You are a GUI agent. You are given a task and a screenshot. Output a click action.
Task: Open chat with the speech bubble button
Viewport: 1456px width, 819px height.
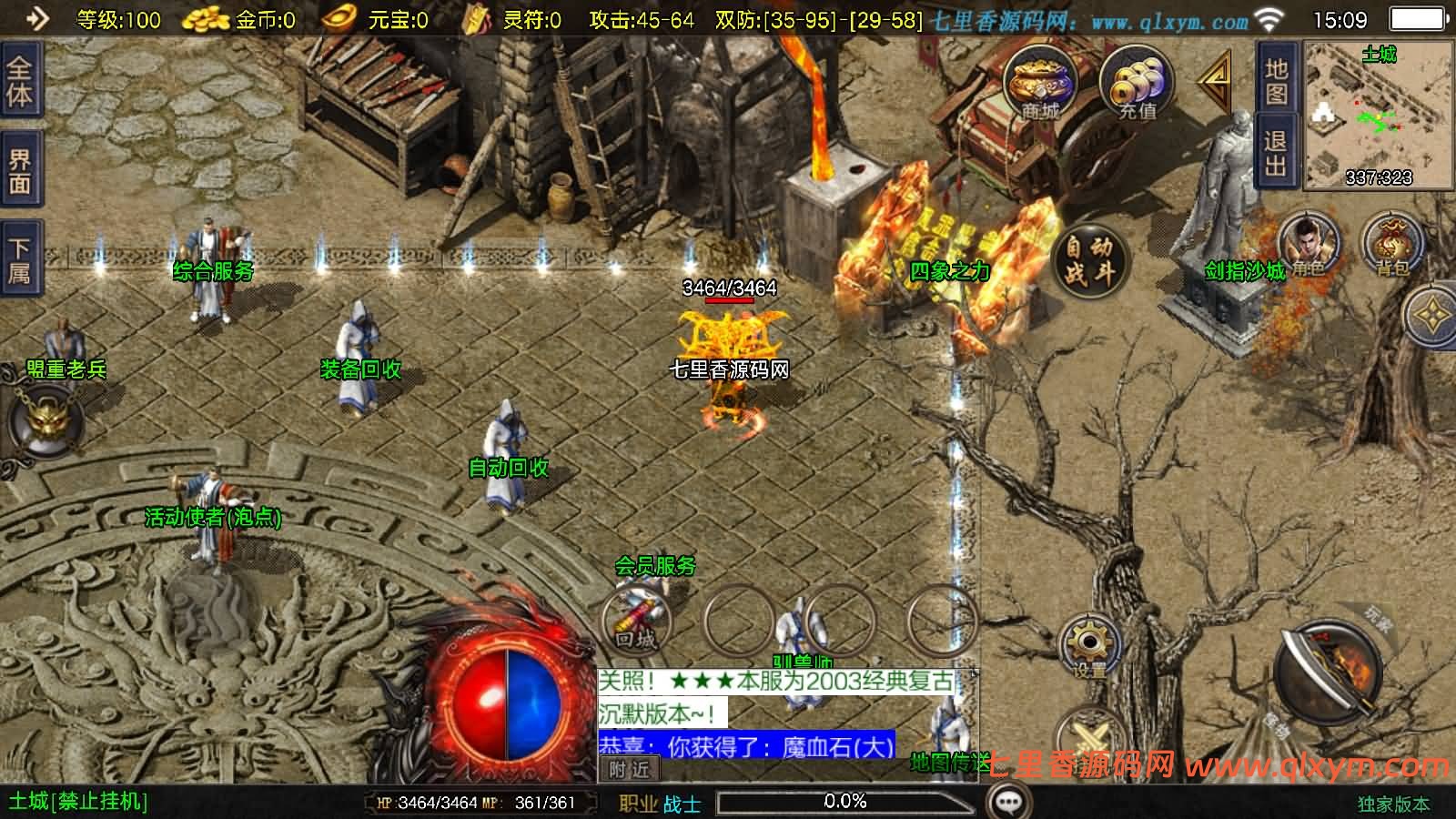click(1008, 802)
